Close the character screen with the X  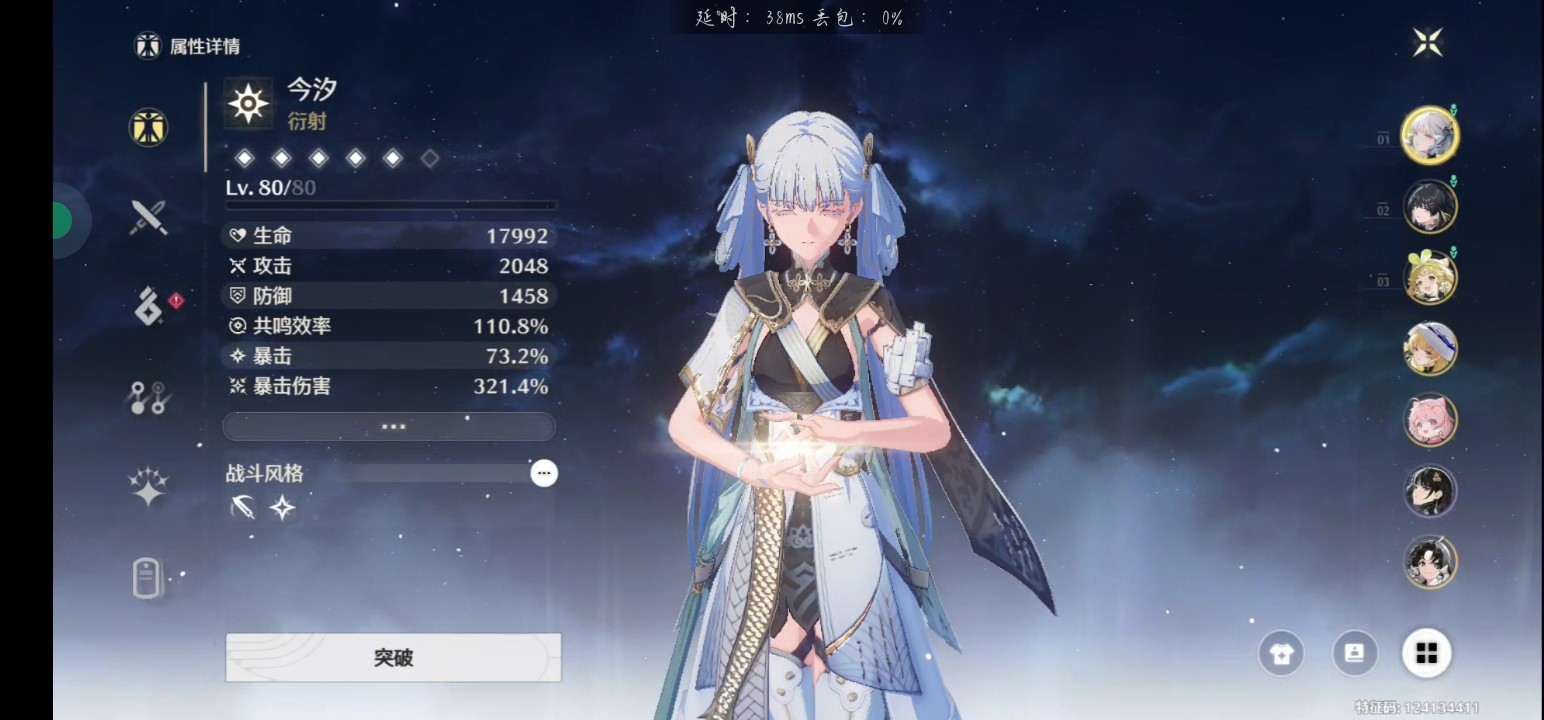click(1427, 42)
